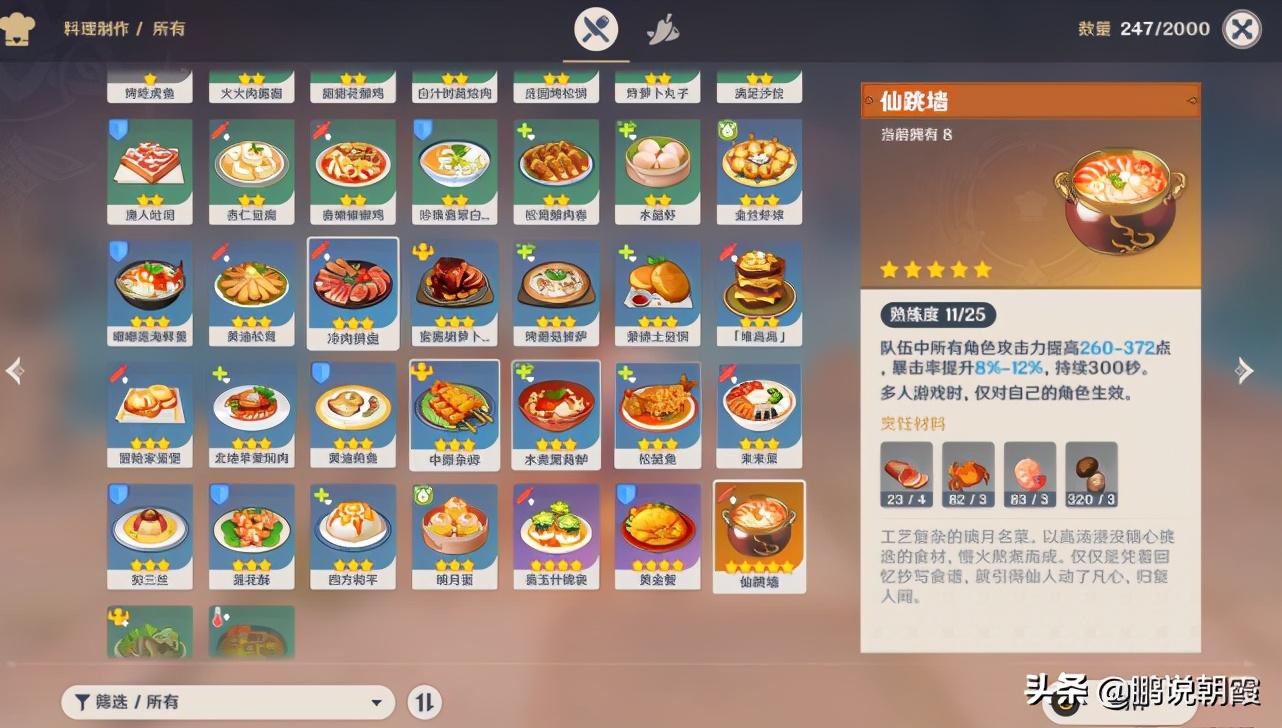Viewport: 1282px width, 728px height.
Task: Click the left page navigation arrow
Action: [14, 370]
